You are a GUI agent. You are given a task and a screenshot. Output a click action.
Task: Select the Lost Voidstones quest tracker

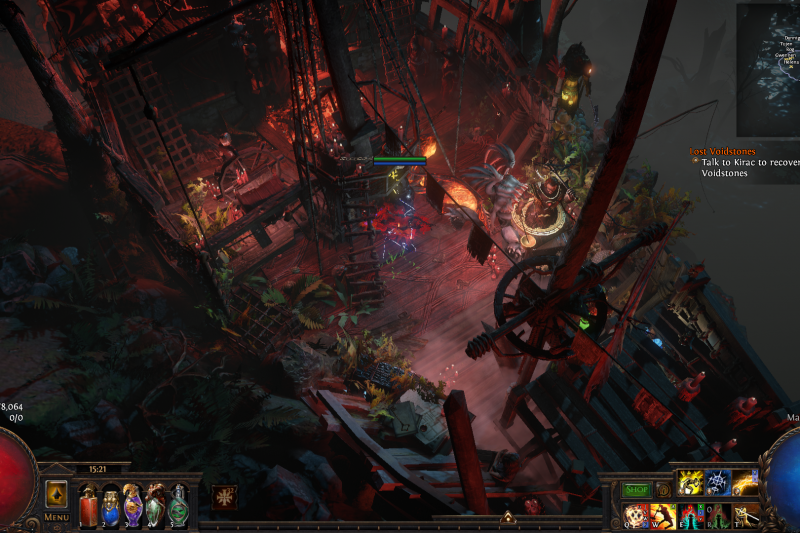click(x=722, y=152)
